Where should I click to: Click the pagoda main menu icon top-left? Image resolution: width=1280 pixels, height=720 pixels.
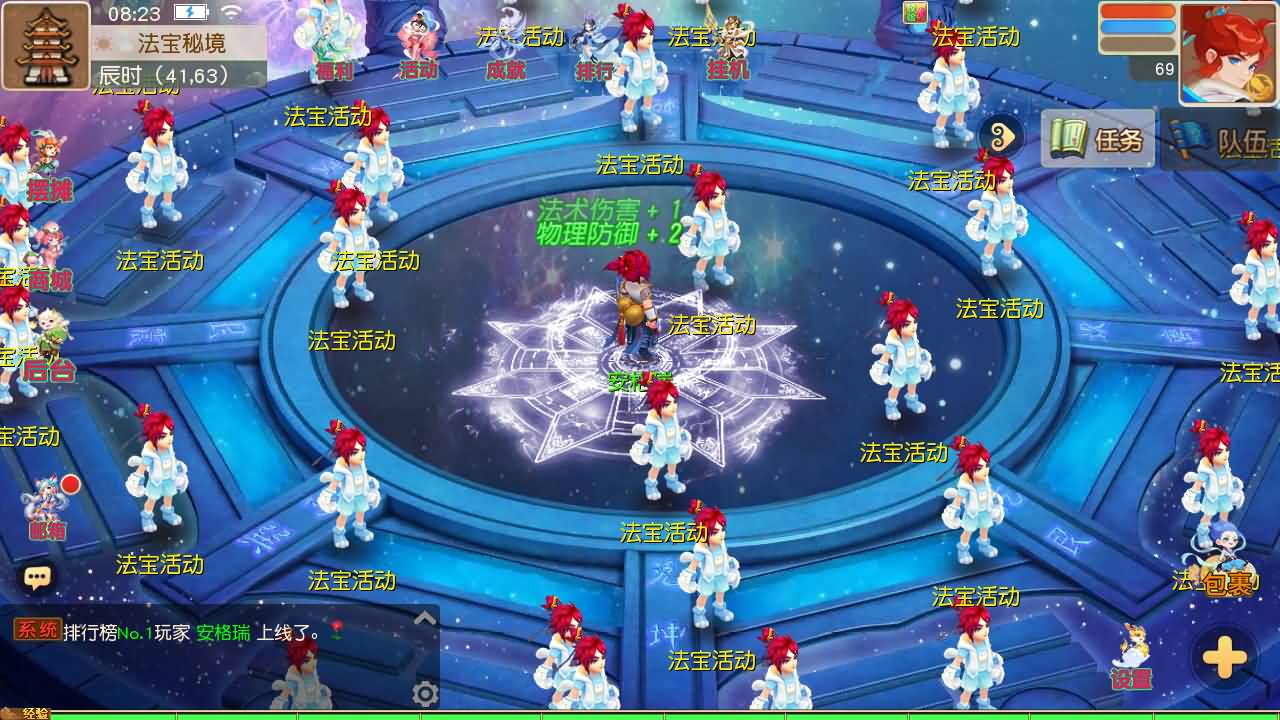[x=45, y=45]
